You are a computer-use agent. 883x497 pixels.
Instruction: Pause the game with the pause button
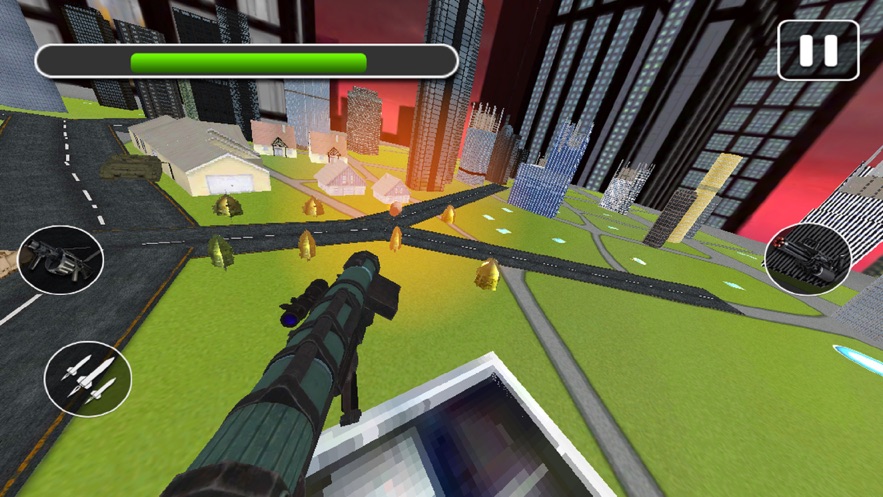pyautogui.click(x=818, y=51)
